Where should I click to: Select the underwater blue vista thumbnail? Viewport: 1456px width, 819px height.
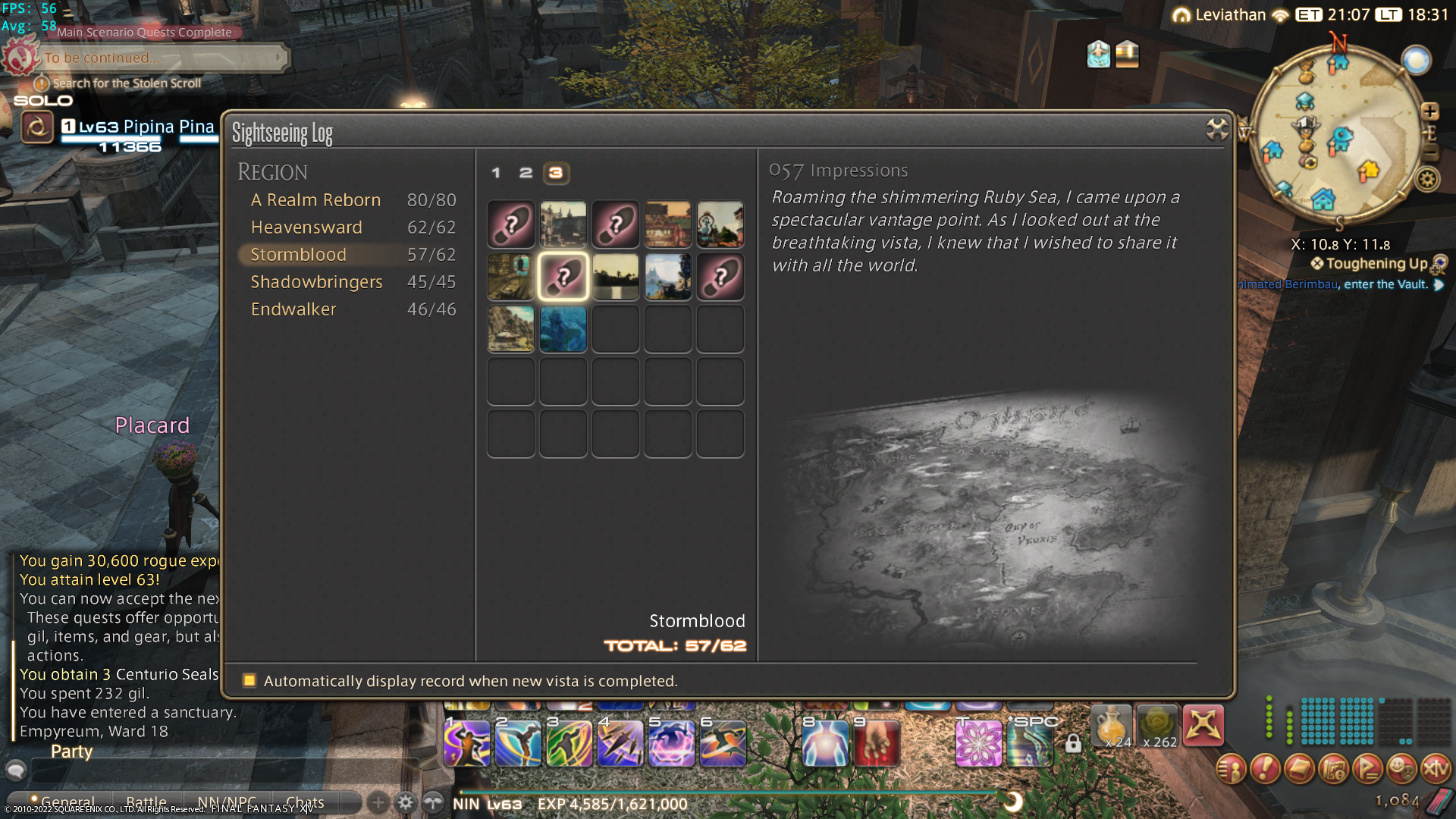pos(563,329)
